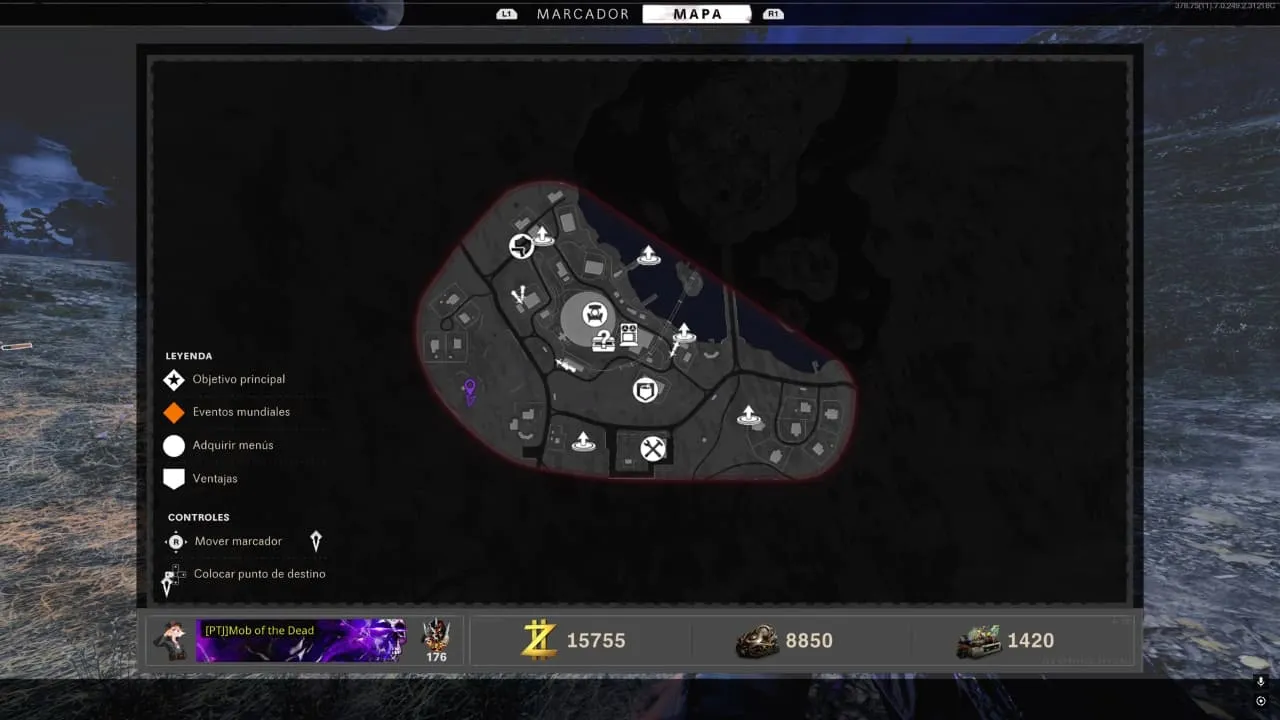This screenshot has height=720, width=1280.
Task: Select the Pack-a-Punch icon in the map's large circle
Action: [x=595, y=315]
